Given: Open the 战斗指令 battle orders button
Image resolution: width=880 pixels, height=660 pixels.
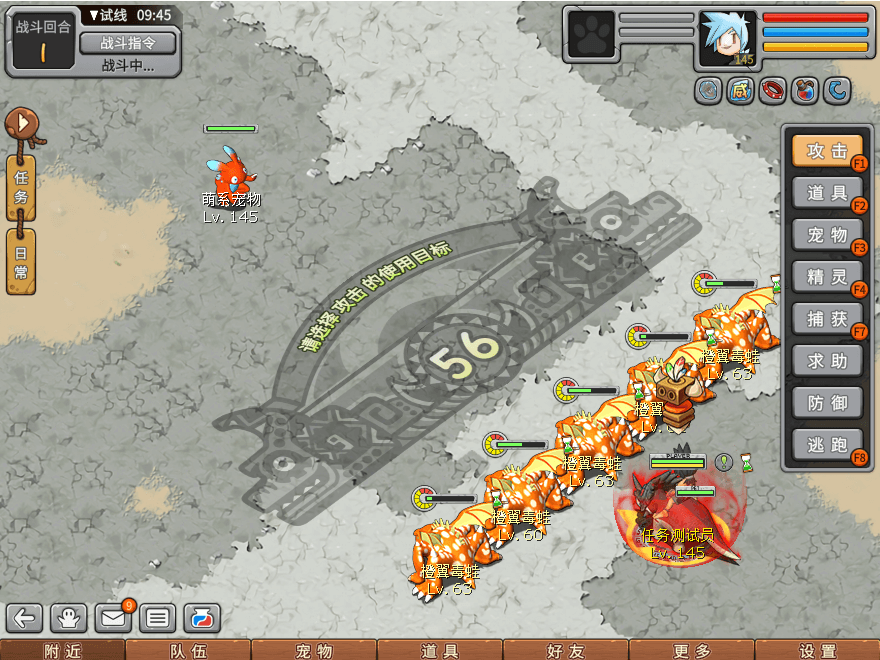Looking at the screenshot, I should tap(127, 43).
